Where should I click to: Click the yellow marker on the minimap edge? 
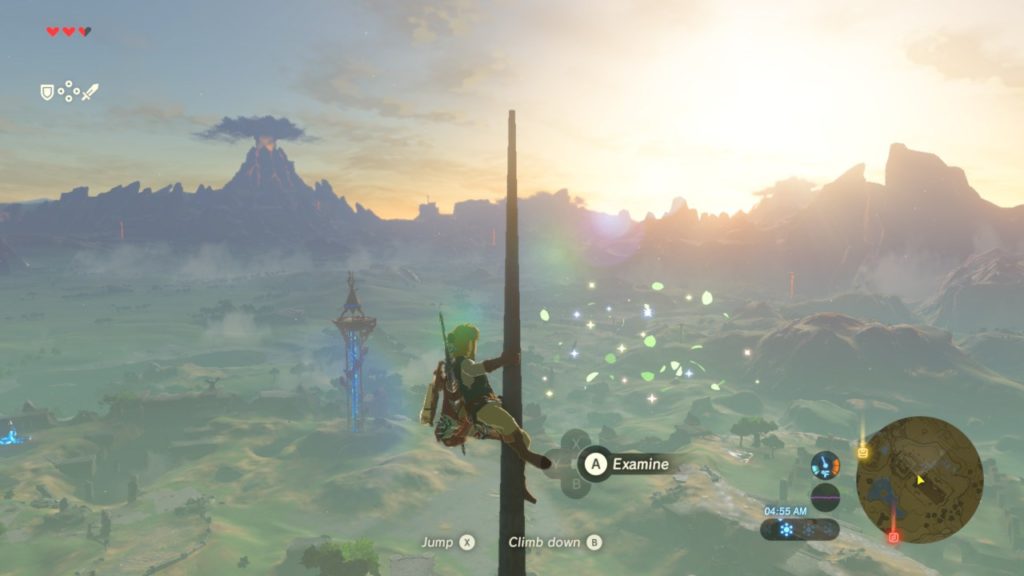pyautogui.click(x=862, y=452)
